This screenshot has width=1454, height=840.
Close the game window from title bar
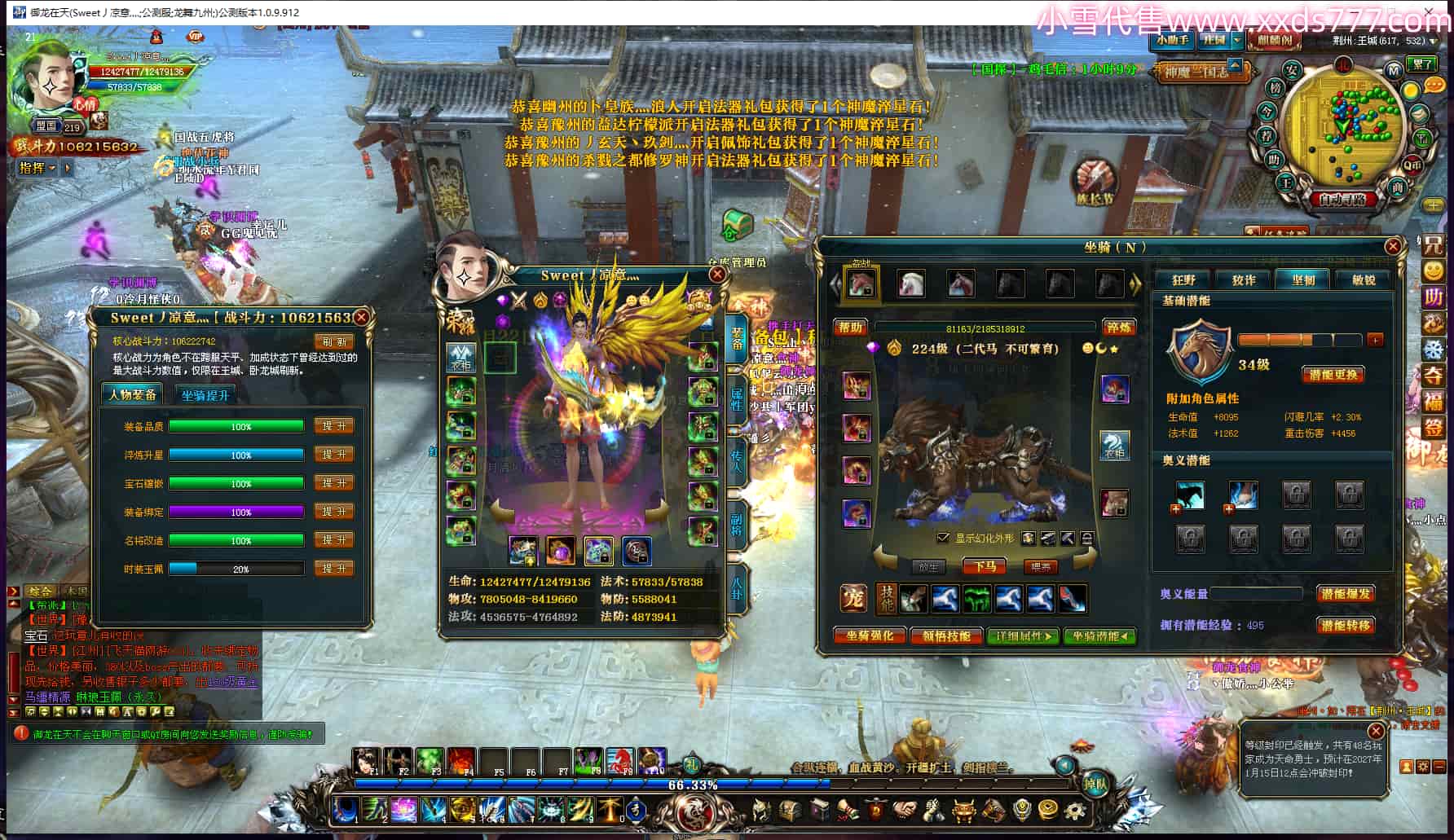(1429, 12)
